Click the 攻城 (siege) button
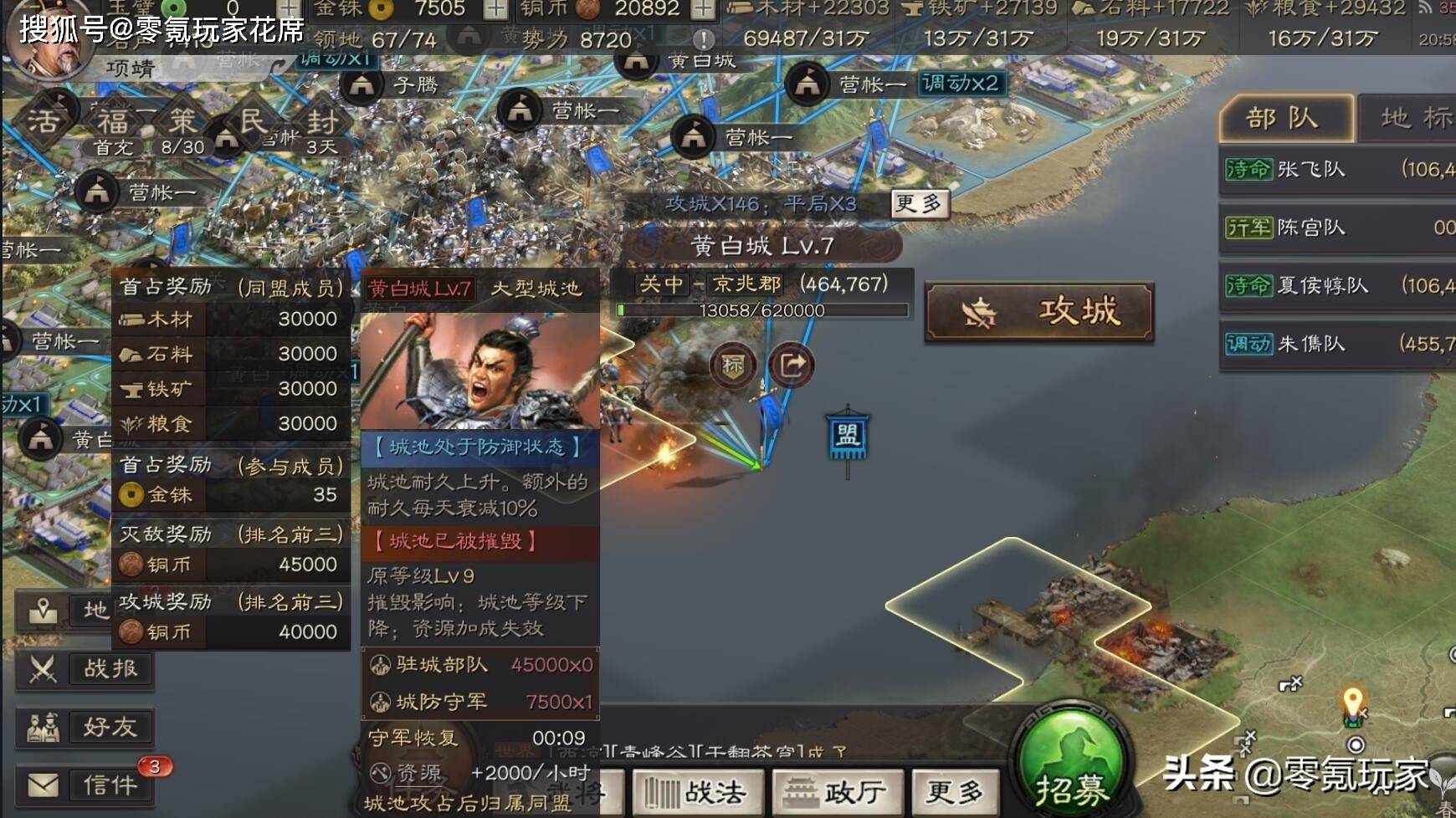Image resolution: width=1456 pixels, height=818 pixels. tap(1039, 311)
